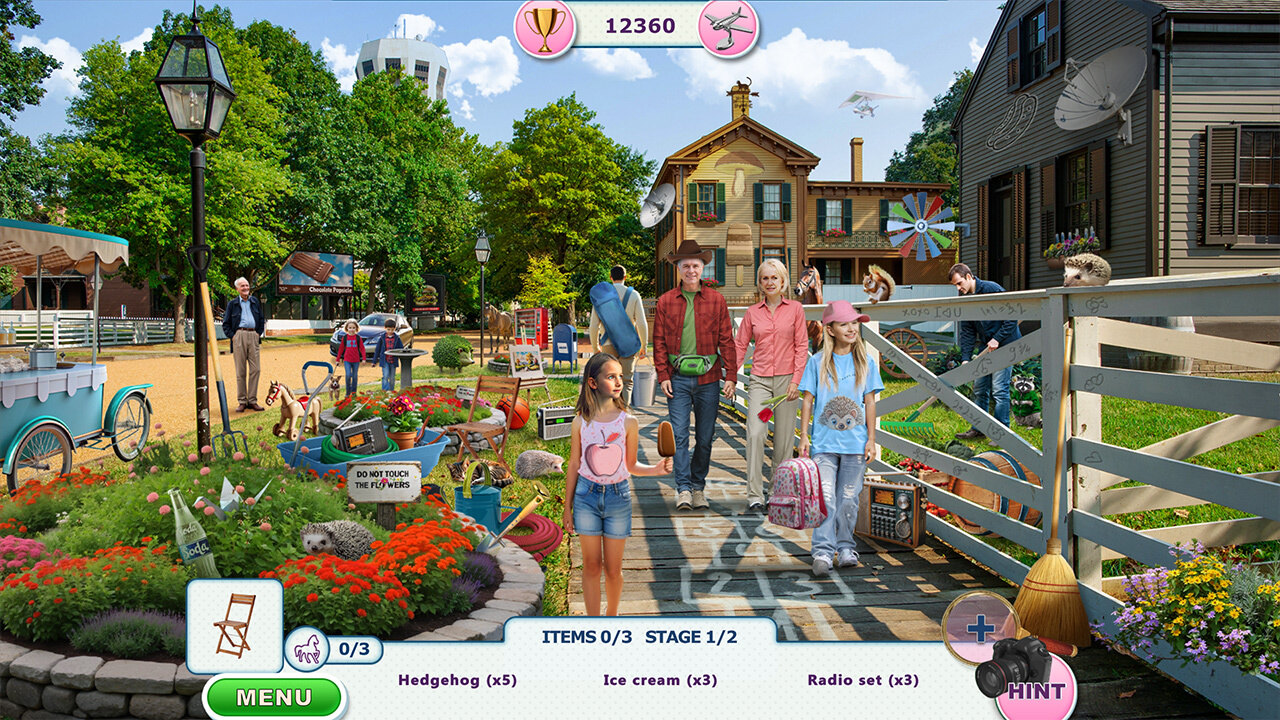The image size is (1280, 720).
Task: Activate the magnifying glass zoom tool
Action: tap(980, 627)
